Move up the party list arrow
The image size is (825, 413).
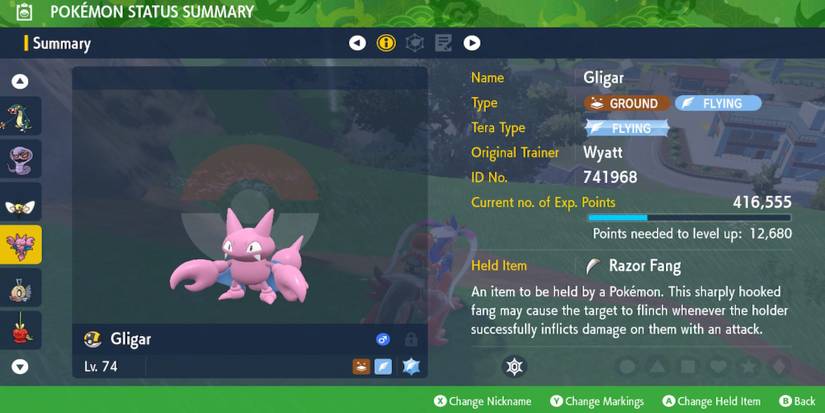coord(20,82)
